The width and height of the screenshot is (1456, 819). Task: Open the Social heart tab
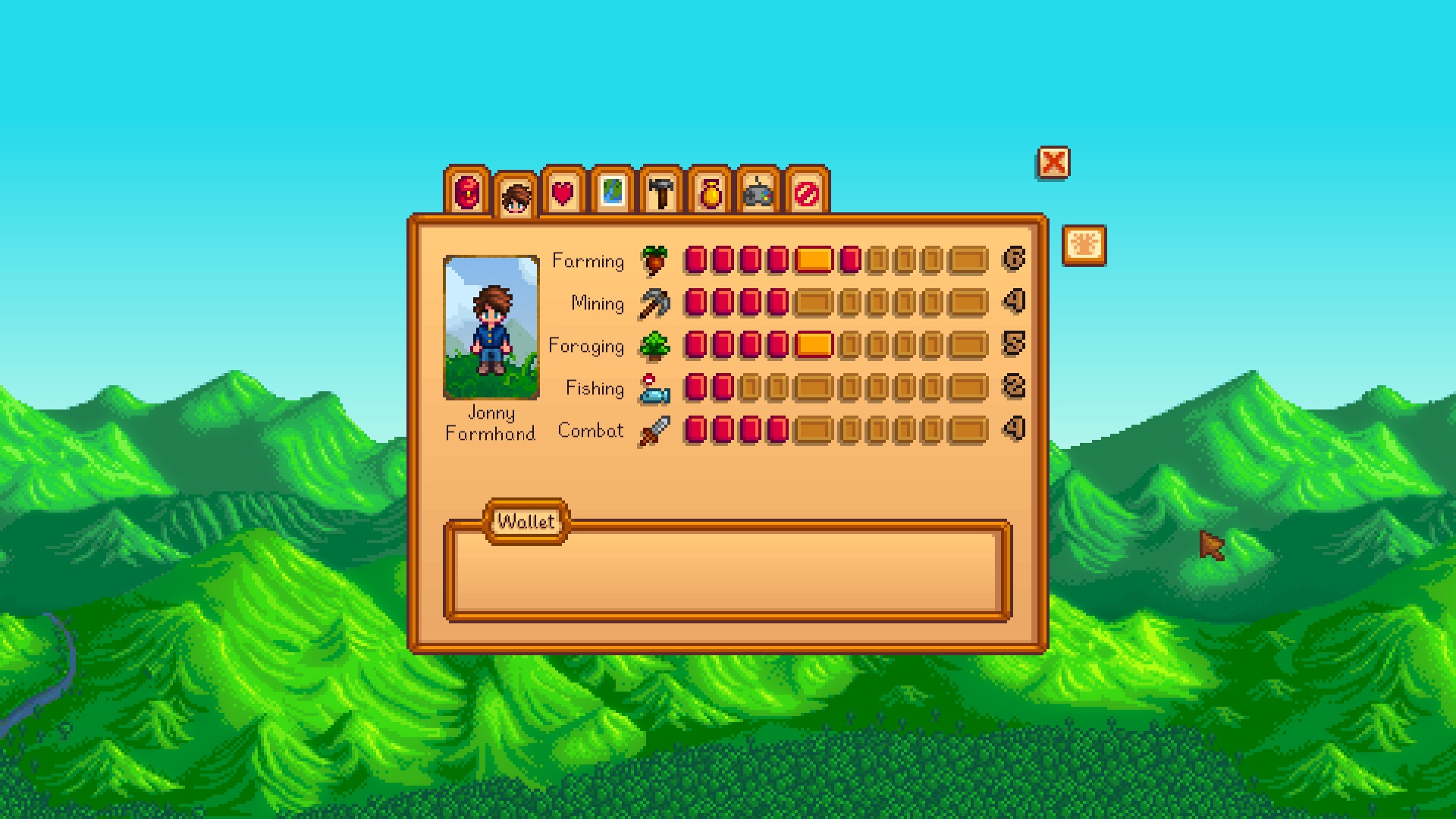pos(563,192)
